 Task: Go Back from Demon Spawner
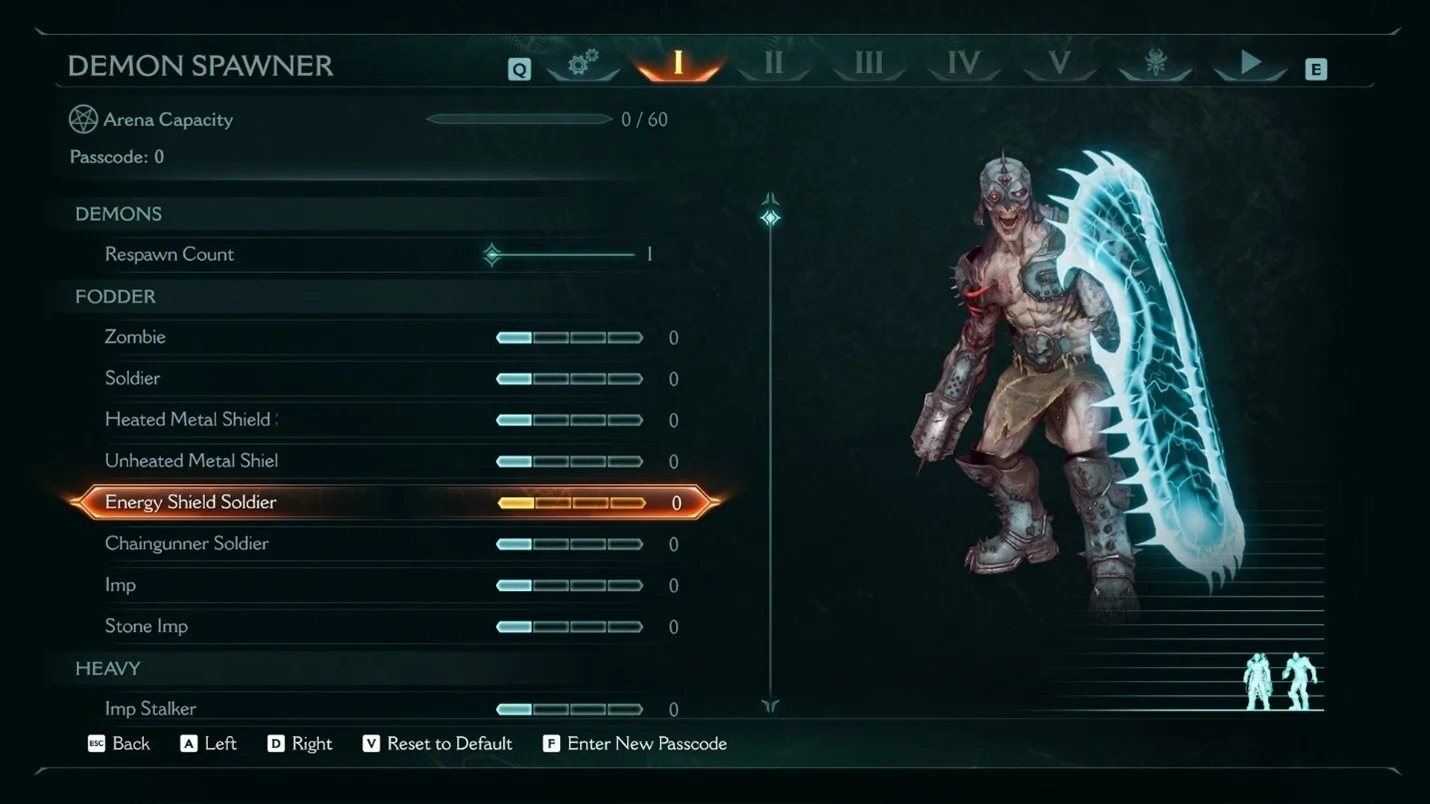pyautogui.click(x=119, y=744)
